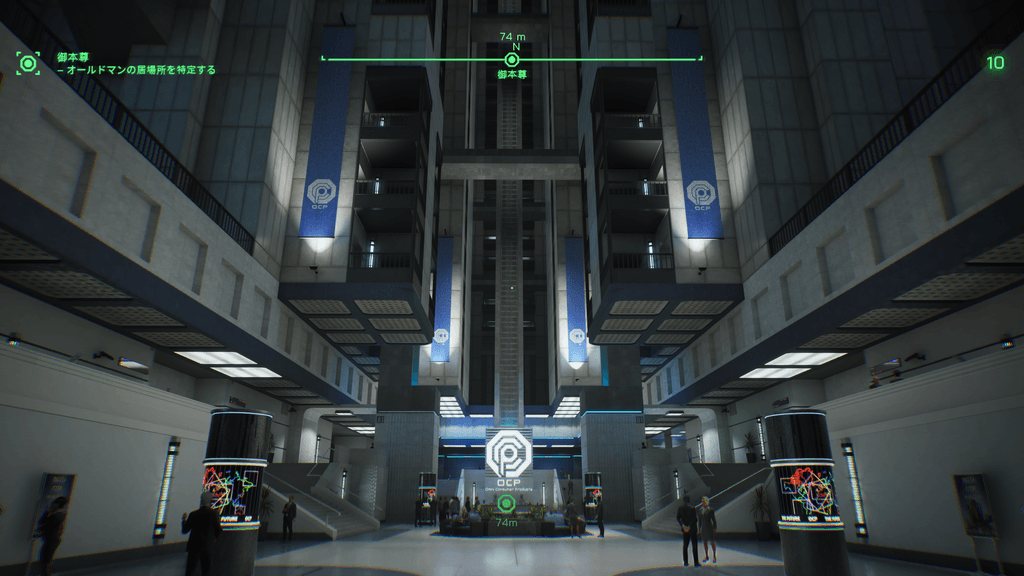Select the green waypoint marker above 74m
This screenshot has height=576, width=1024.
tap(506, 503)
